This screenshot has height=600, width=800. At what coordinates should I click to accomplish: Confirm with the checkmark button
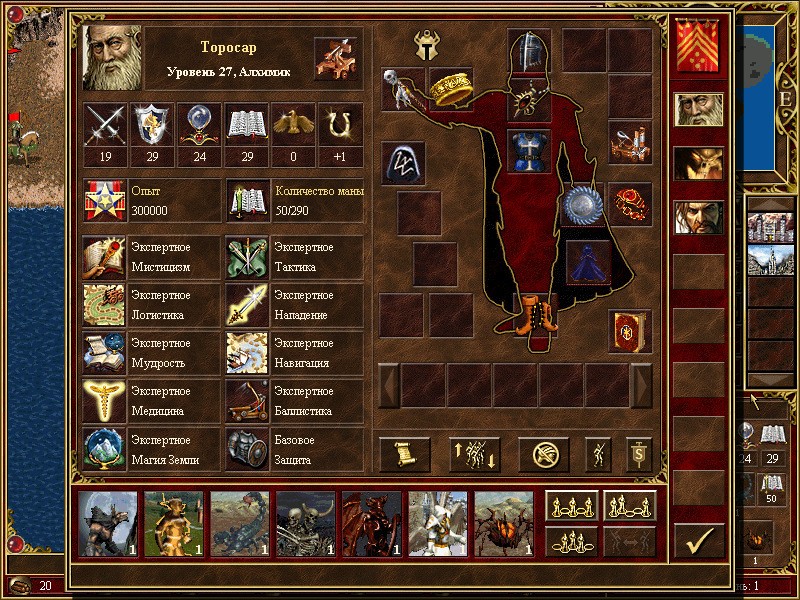coord(700,540)
